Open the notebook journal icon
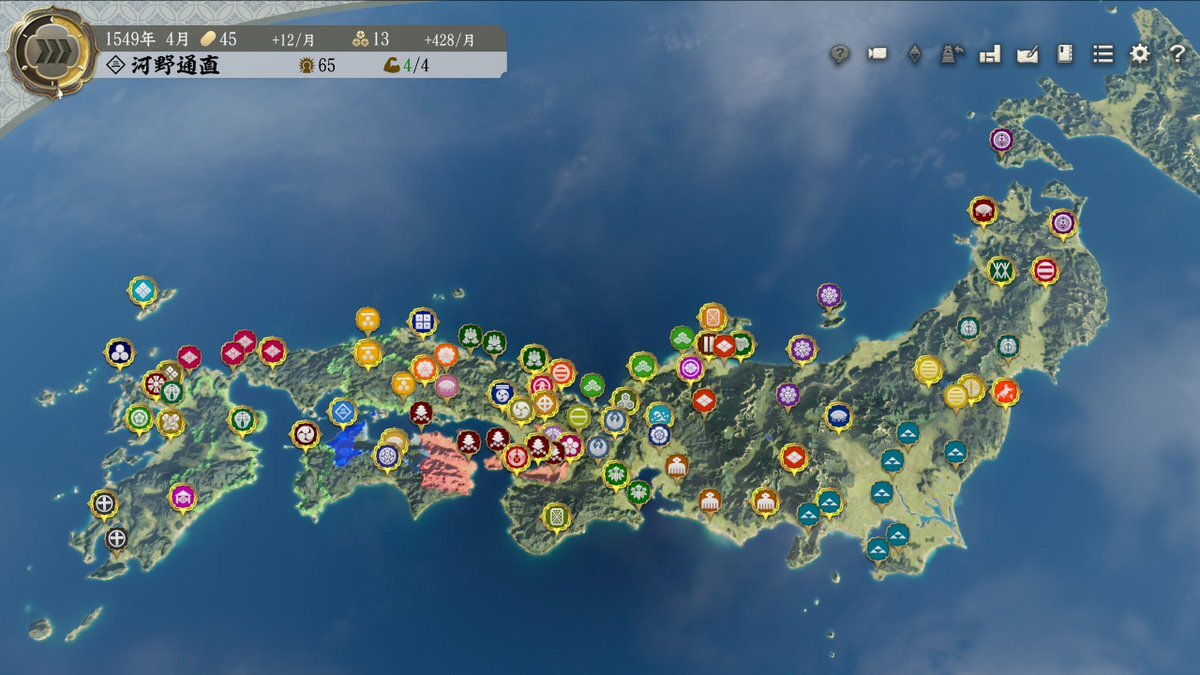This screenshot has height=675, width=1200. 1065,54
